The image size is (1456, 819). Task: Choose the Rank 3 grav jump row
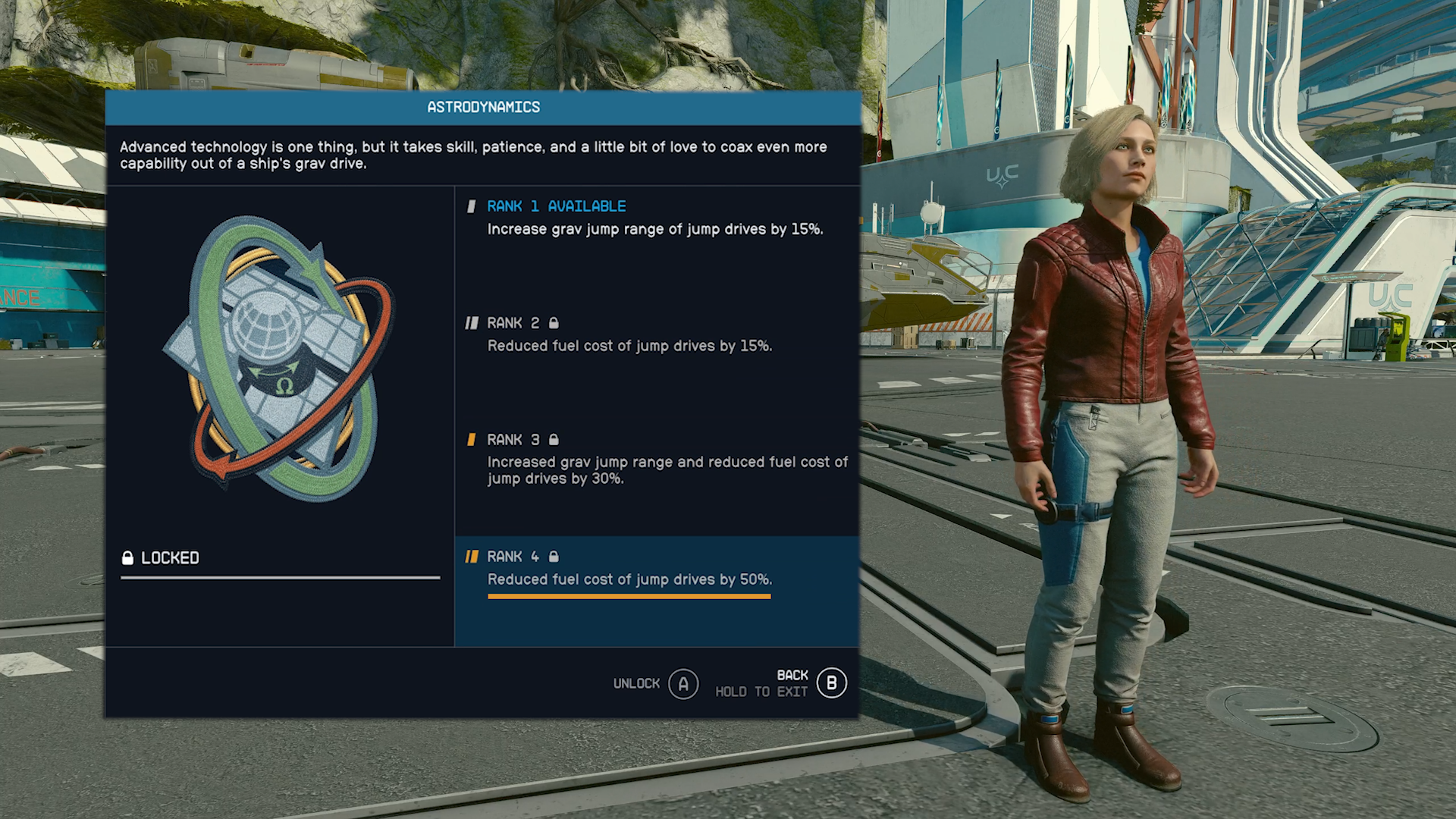(x=657, y=458)
